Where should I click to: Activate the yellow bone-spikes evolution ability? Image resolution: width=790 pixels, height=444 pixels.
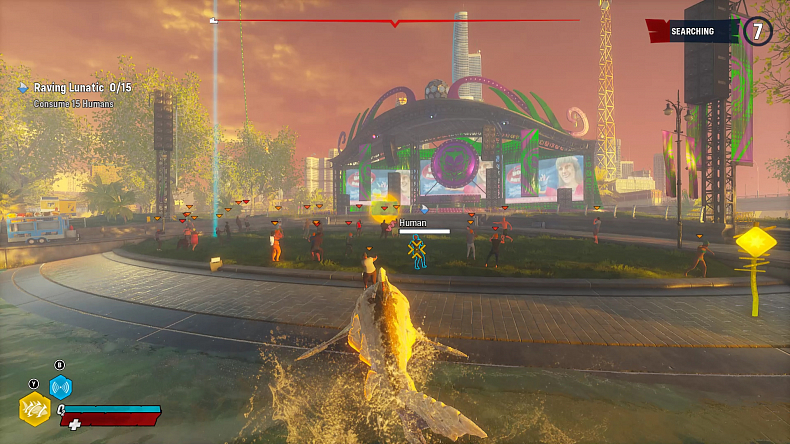34,409
